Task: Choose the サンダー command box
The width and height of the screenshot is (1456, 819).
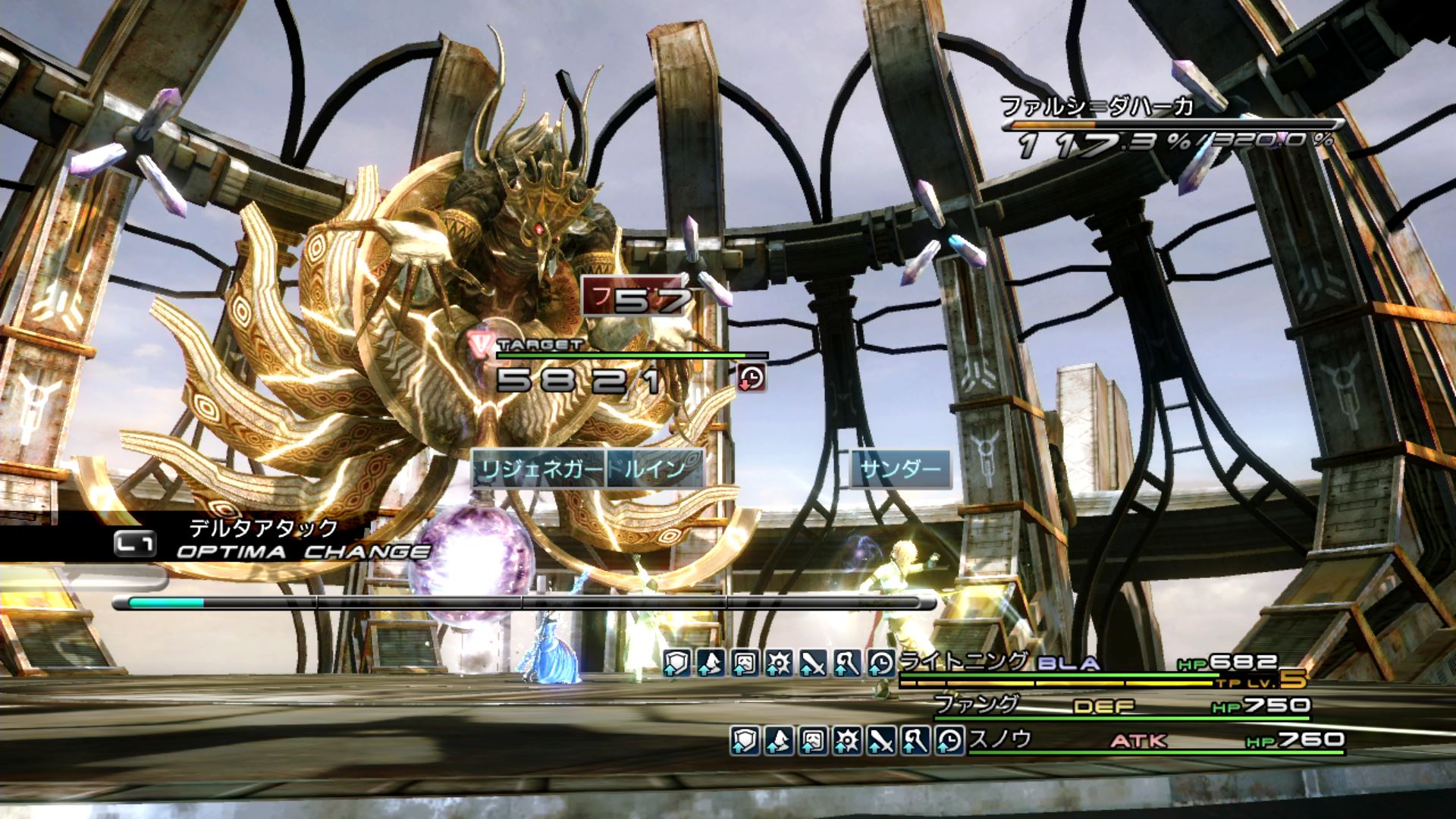Action: [900, 469]
